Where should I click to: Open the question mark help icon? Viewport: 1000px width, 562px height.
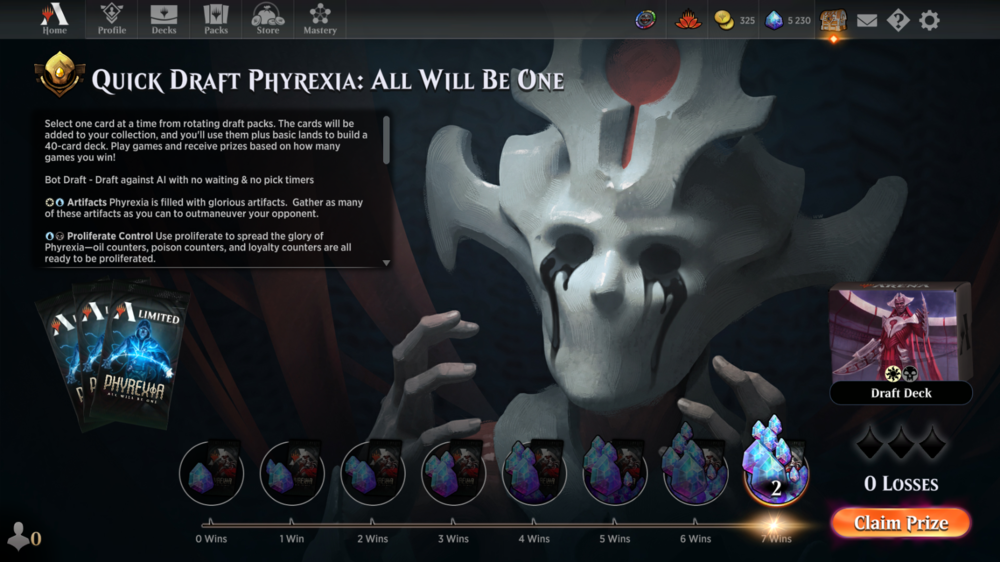898,20
